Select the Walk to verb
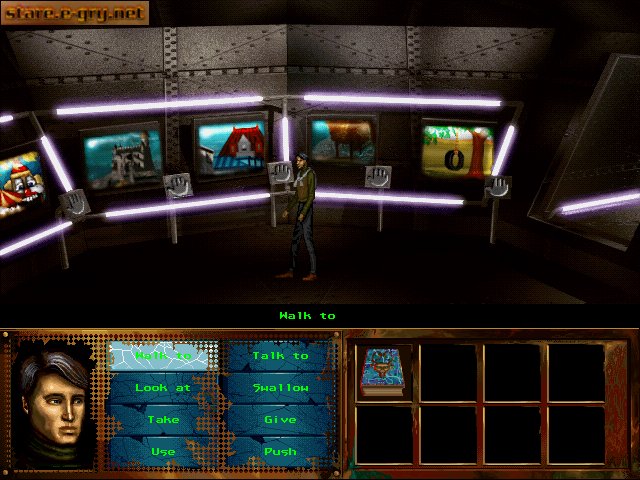 (x=163, y=356)
